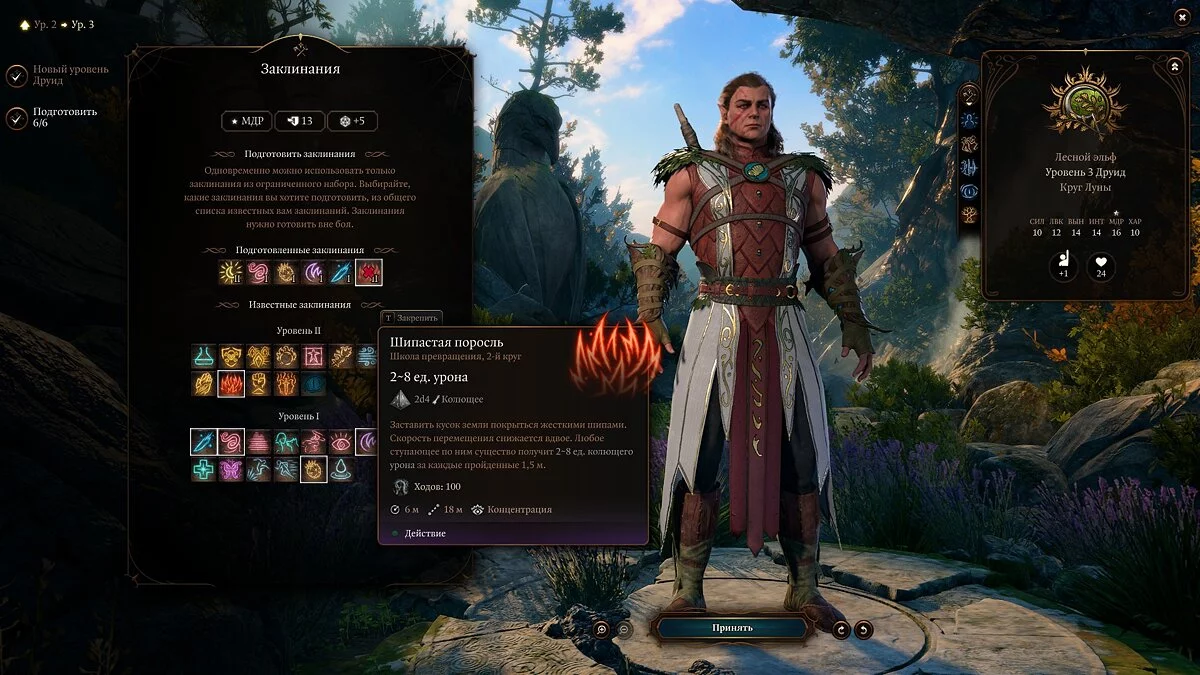Pick the water droplet level I spell
Viewport: 1200px width, 675px height.
pyautogui.click(x=341, y=469)
